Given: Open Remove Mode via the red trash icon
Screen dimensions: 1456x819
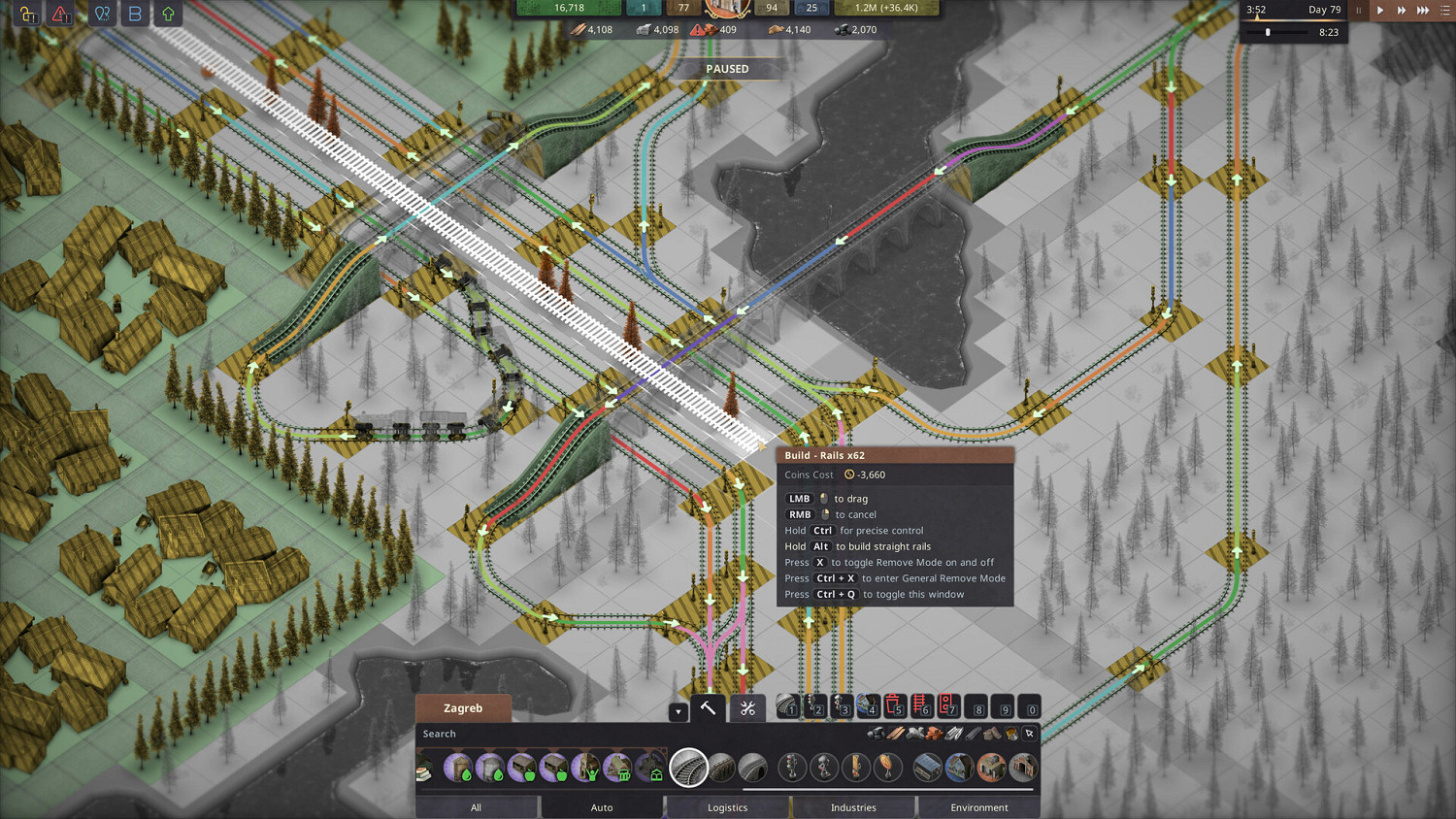Looking at the screenshot, I should (894, 705).
